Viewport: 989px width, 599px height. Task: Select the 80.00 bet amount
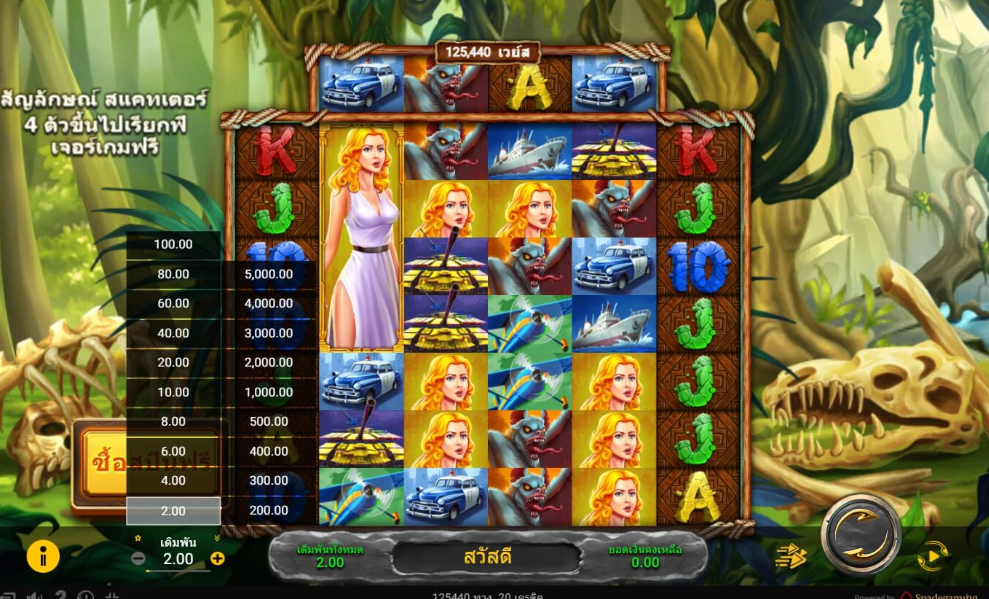click(x=172, y=274)
